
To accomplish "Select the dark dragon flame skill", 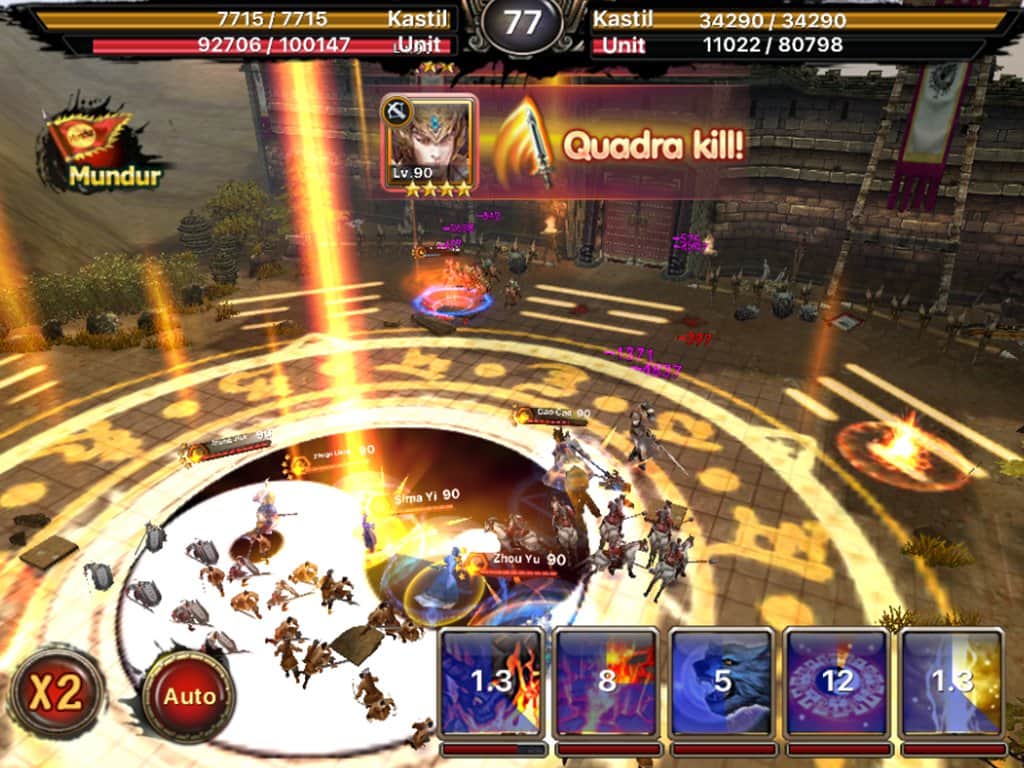I will tap(492, 682).
